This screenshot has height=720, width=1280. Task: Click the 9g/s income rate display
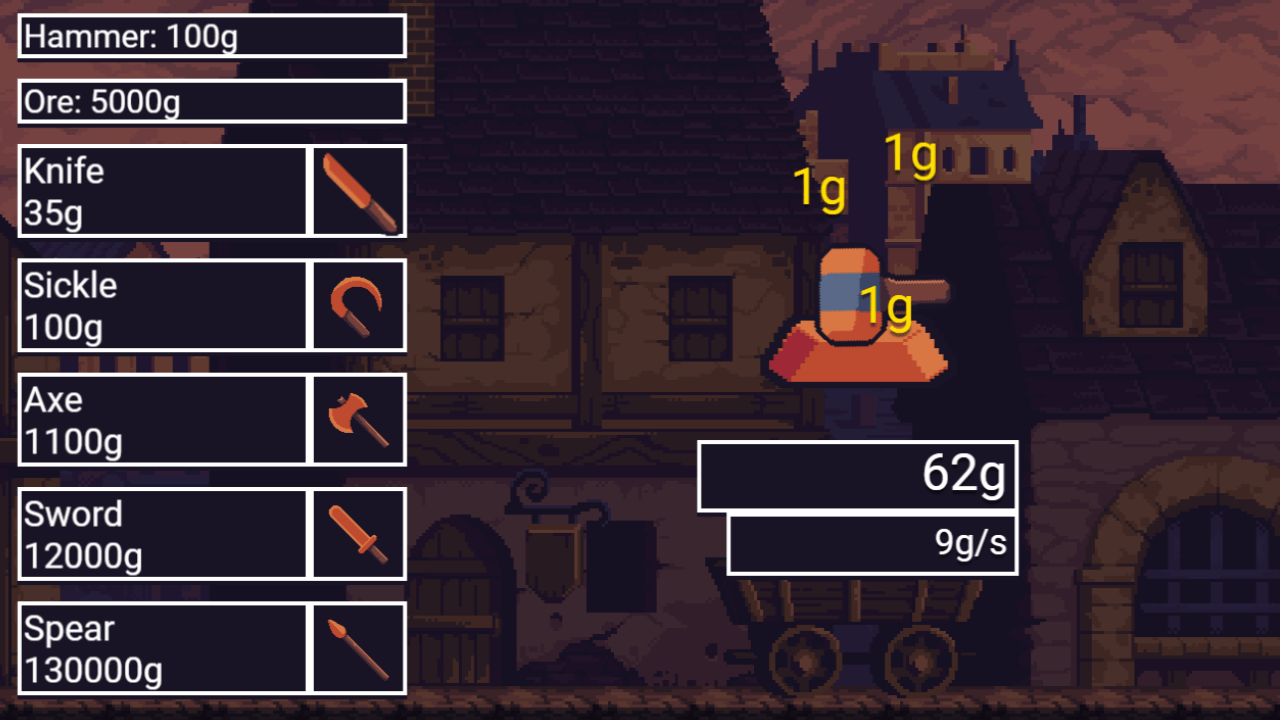(871, 542)
